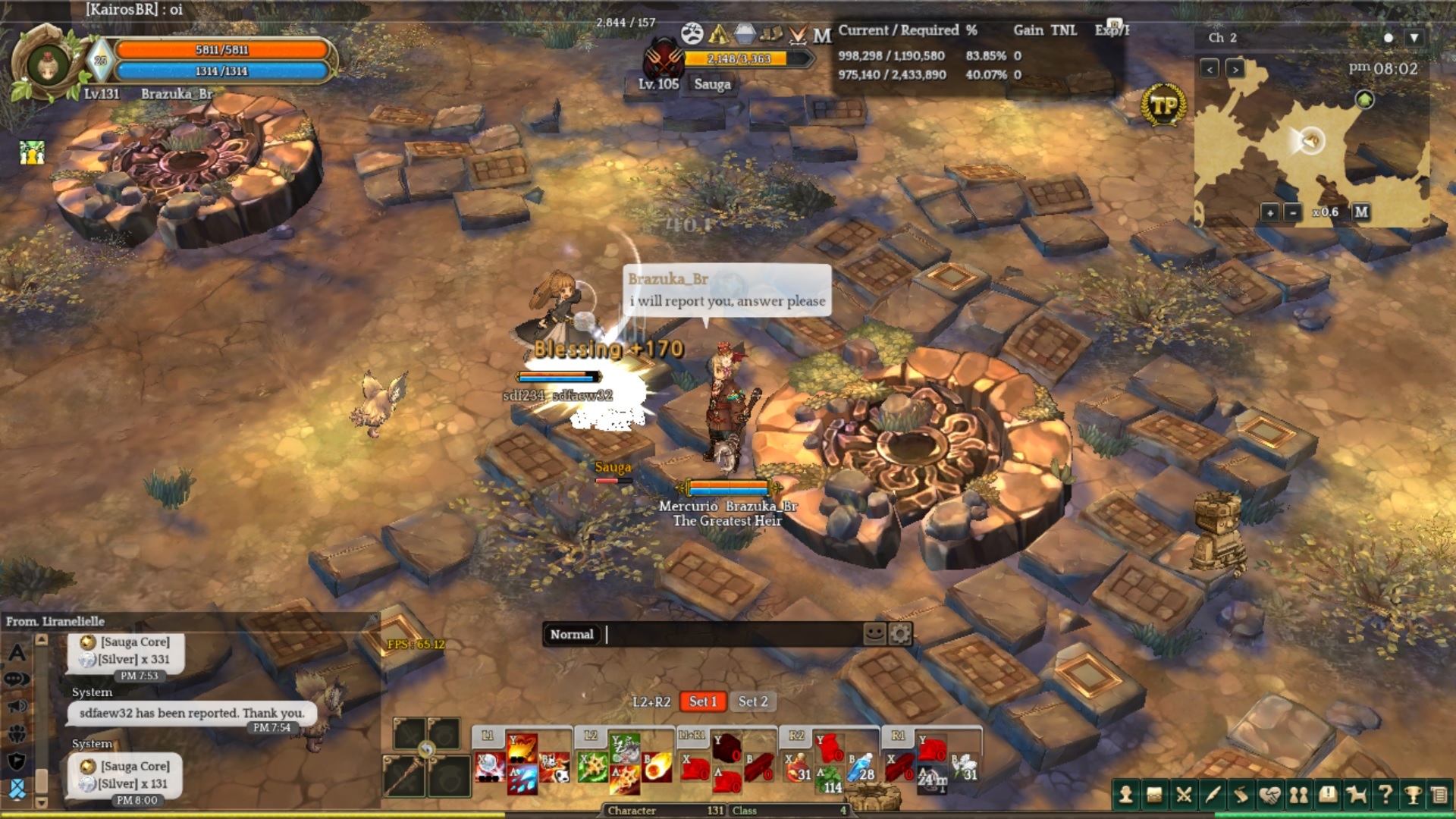Screen dimensions: 1456x819
Task: Open the help question mark icon
Action: click(x=1385, y=795)
